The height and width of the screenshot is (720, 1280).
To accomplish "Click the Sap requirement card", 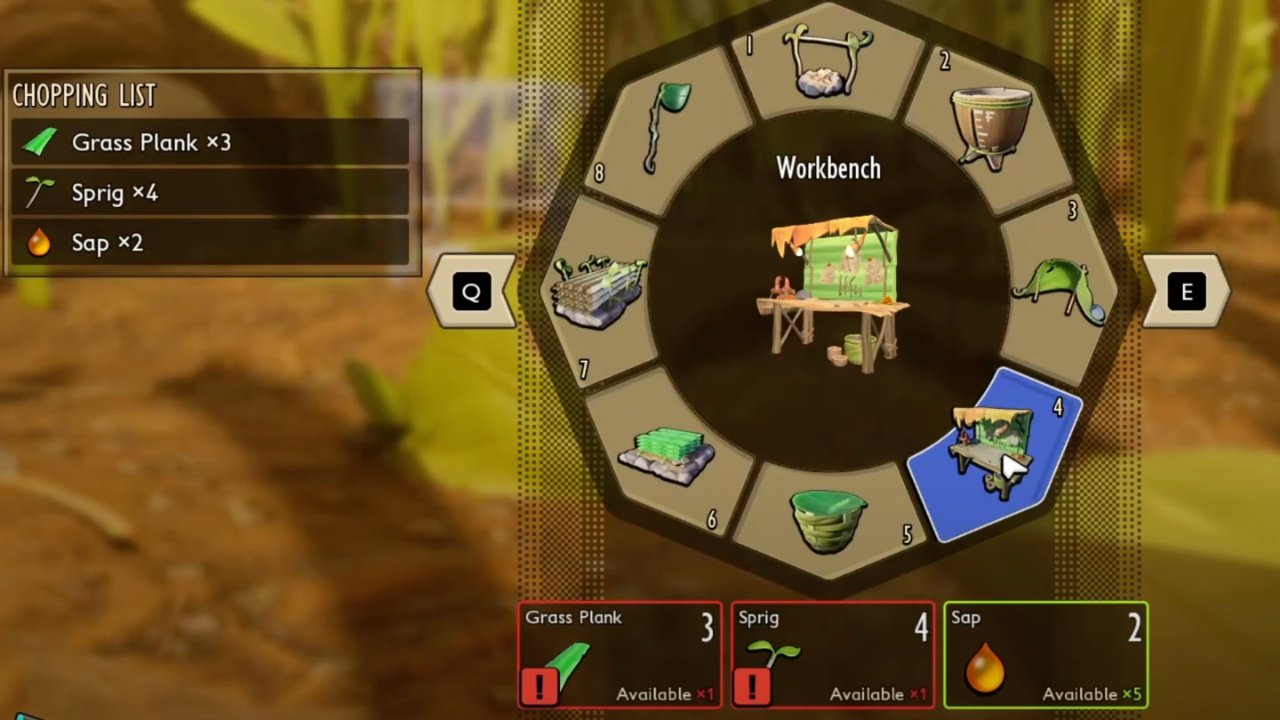I will coord(1046,655).
